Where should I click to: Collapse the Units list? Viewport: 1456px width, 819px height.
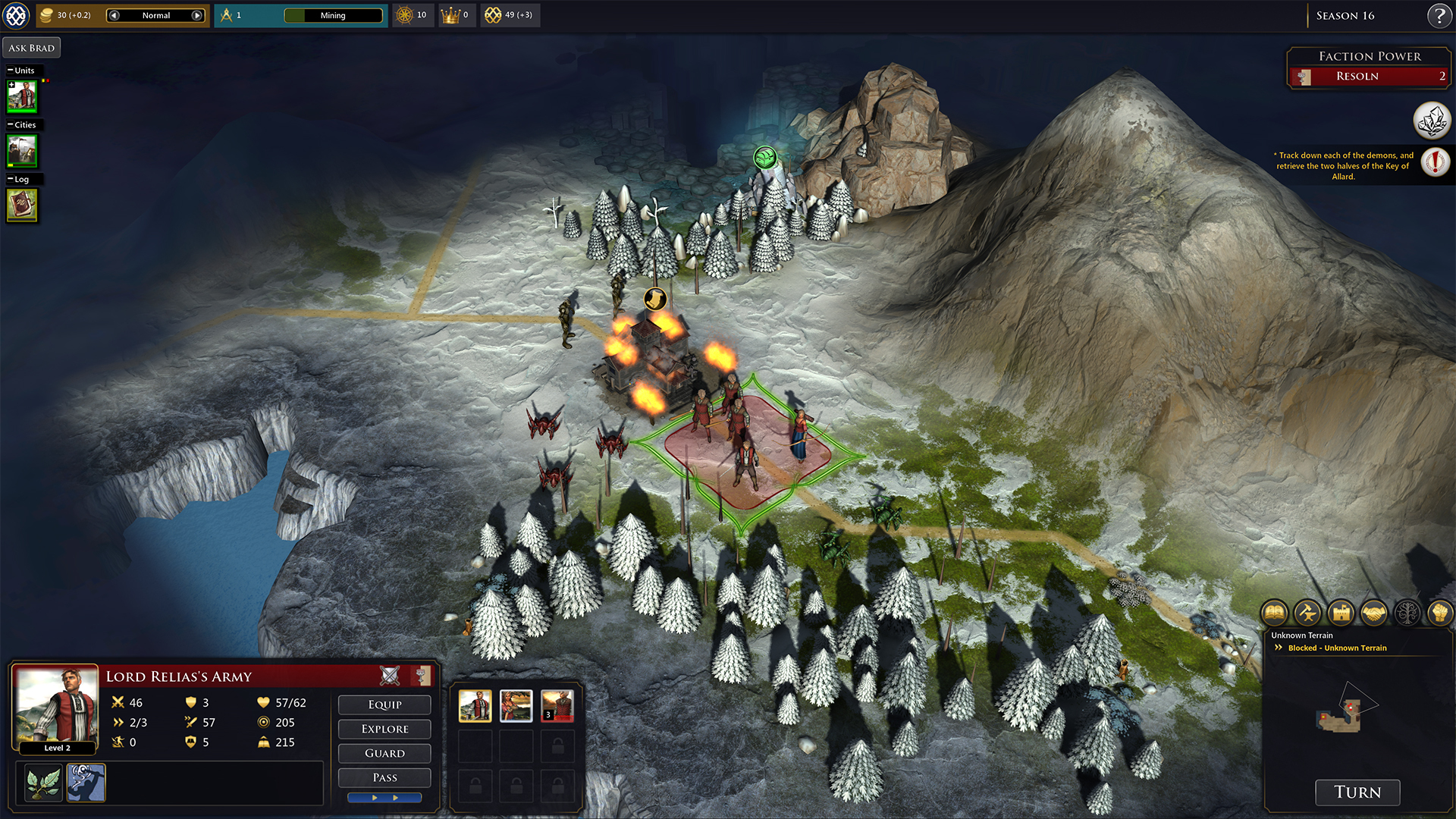[x=11, y=71]
